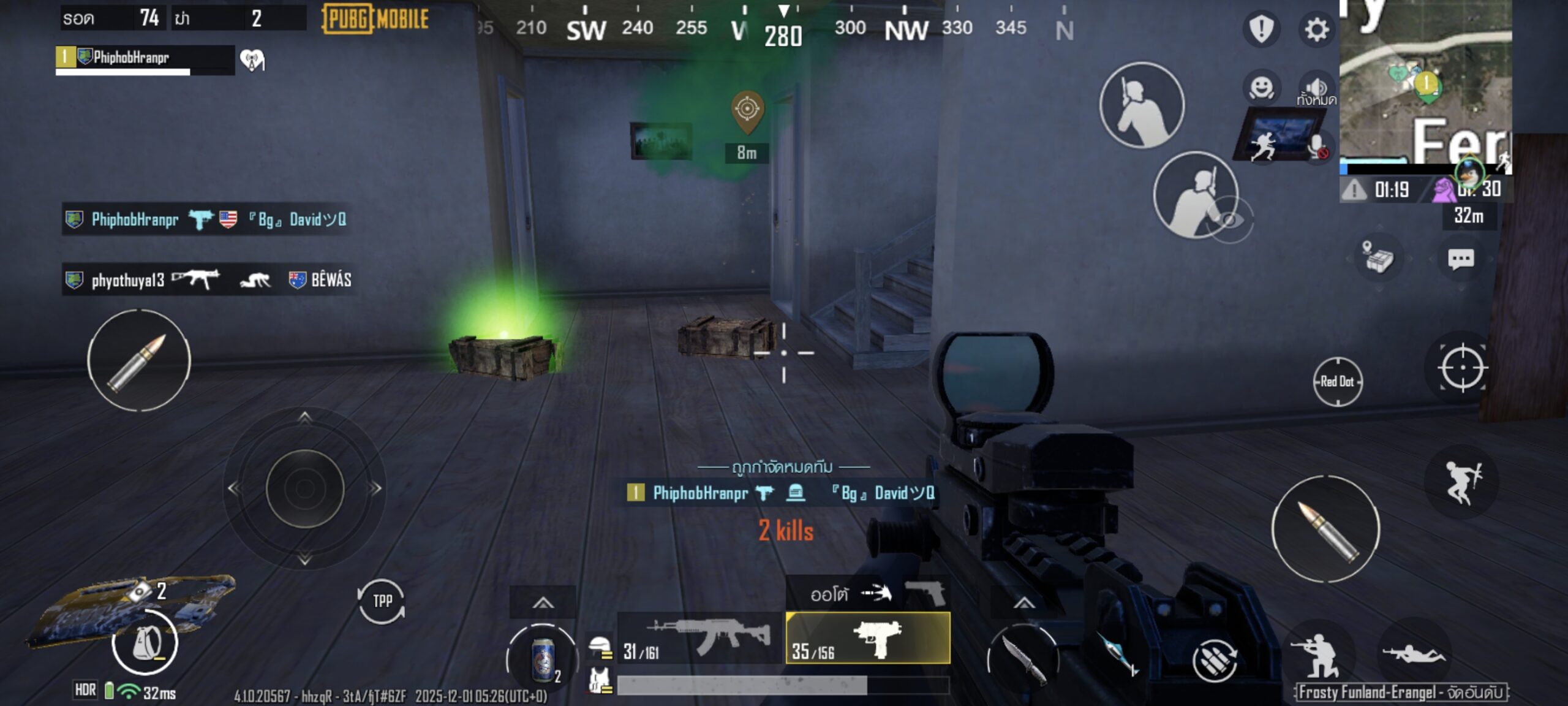Select the UZI weapon slot
1568x706 pixels.
[868, 639]
